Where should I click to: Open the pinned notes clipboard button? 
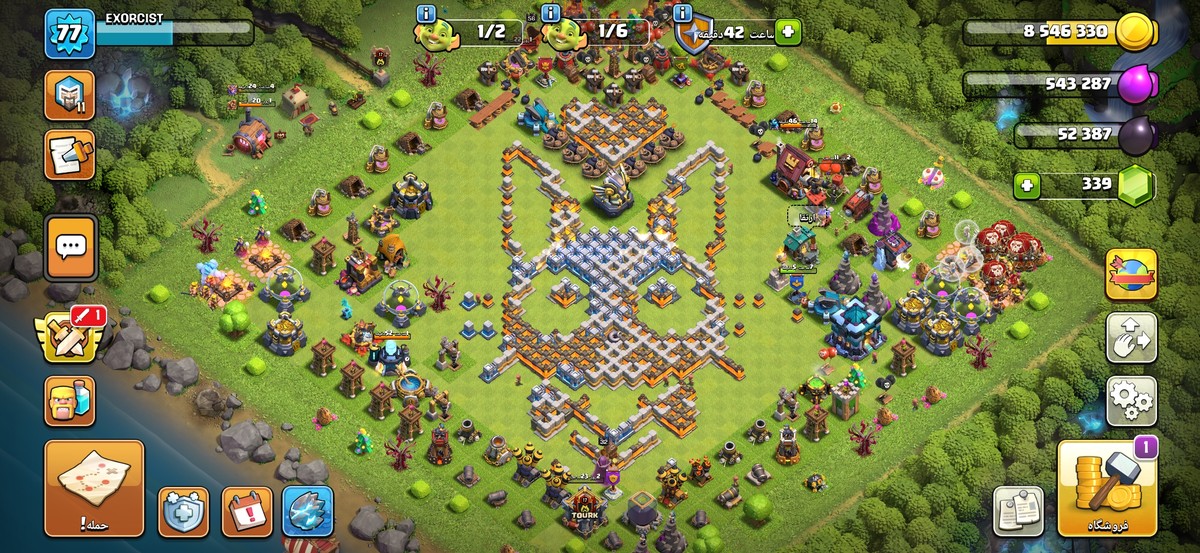pyautogui.click(x=1018, y=511)
